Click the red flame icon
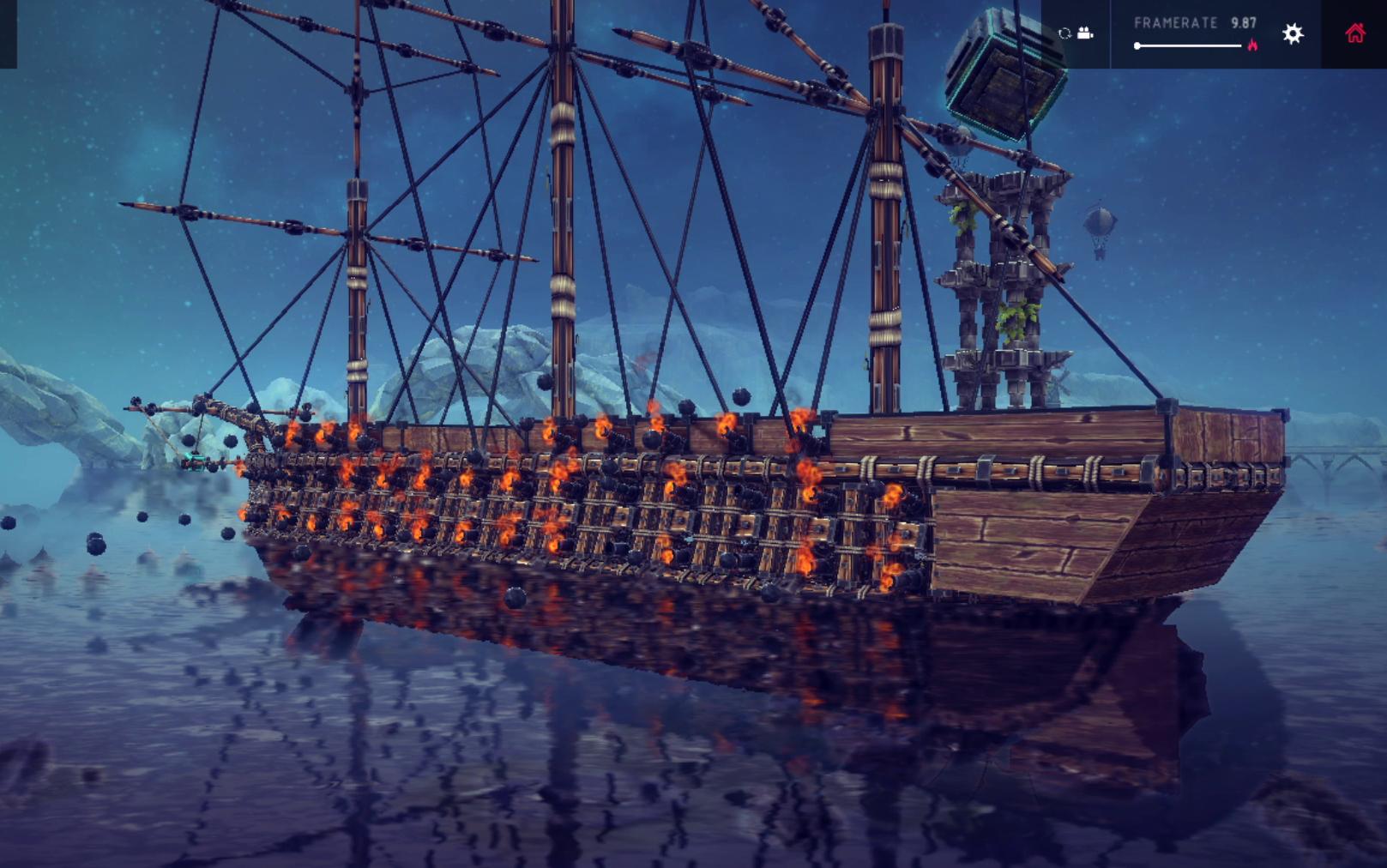Viewport: 1387px width, 868px height. 1252,45
